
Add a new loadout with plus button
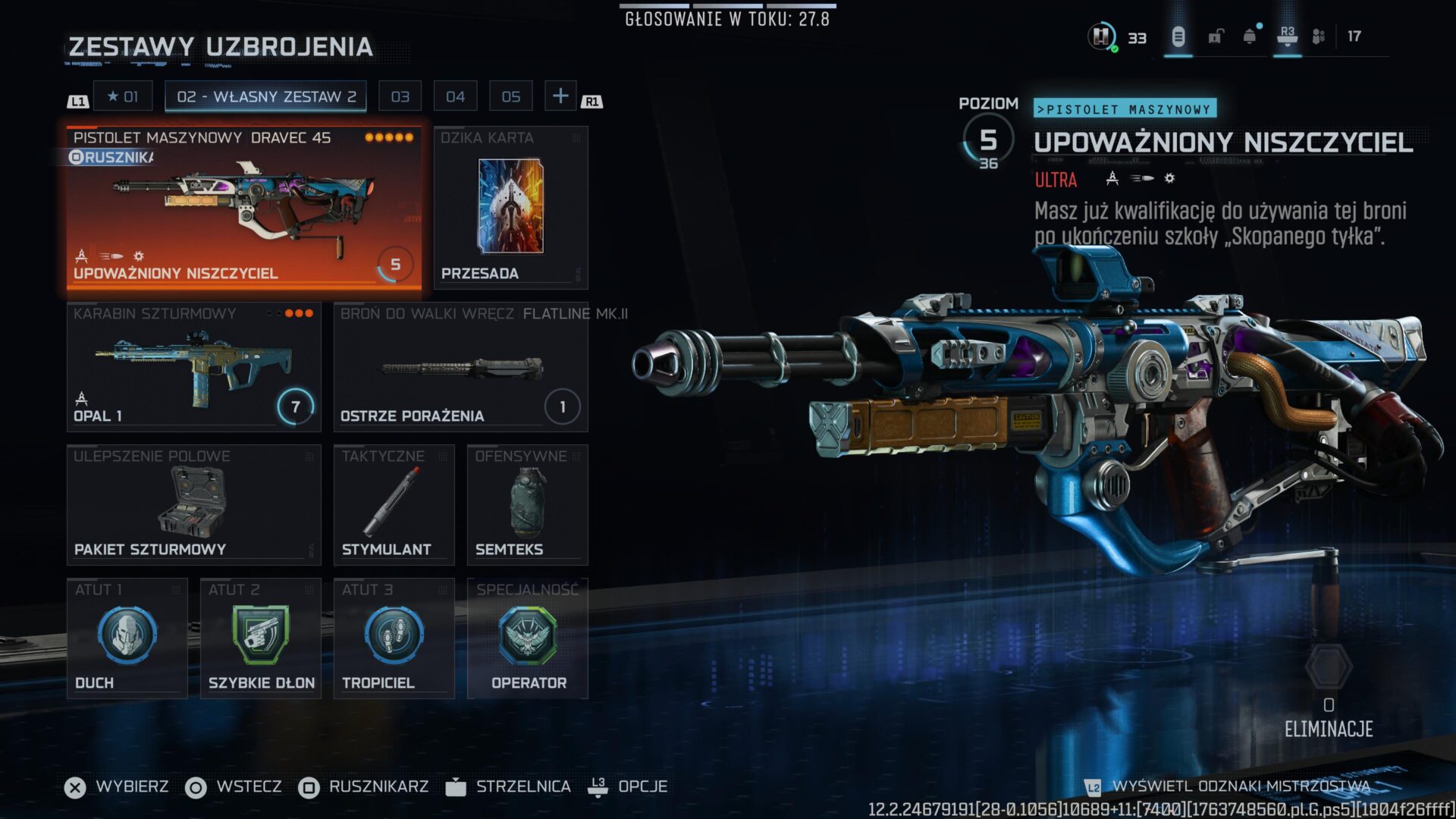pos(560,96)
